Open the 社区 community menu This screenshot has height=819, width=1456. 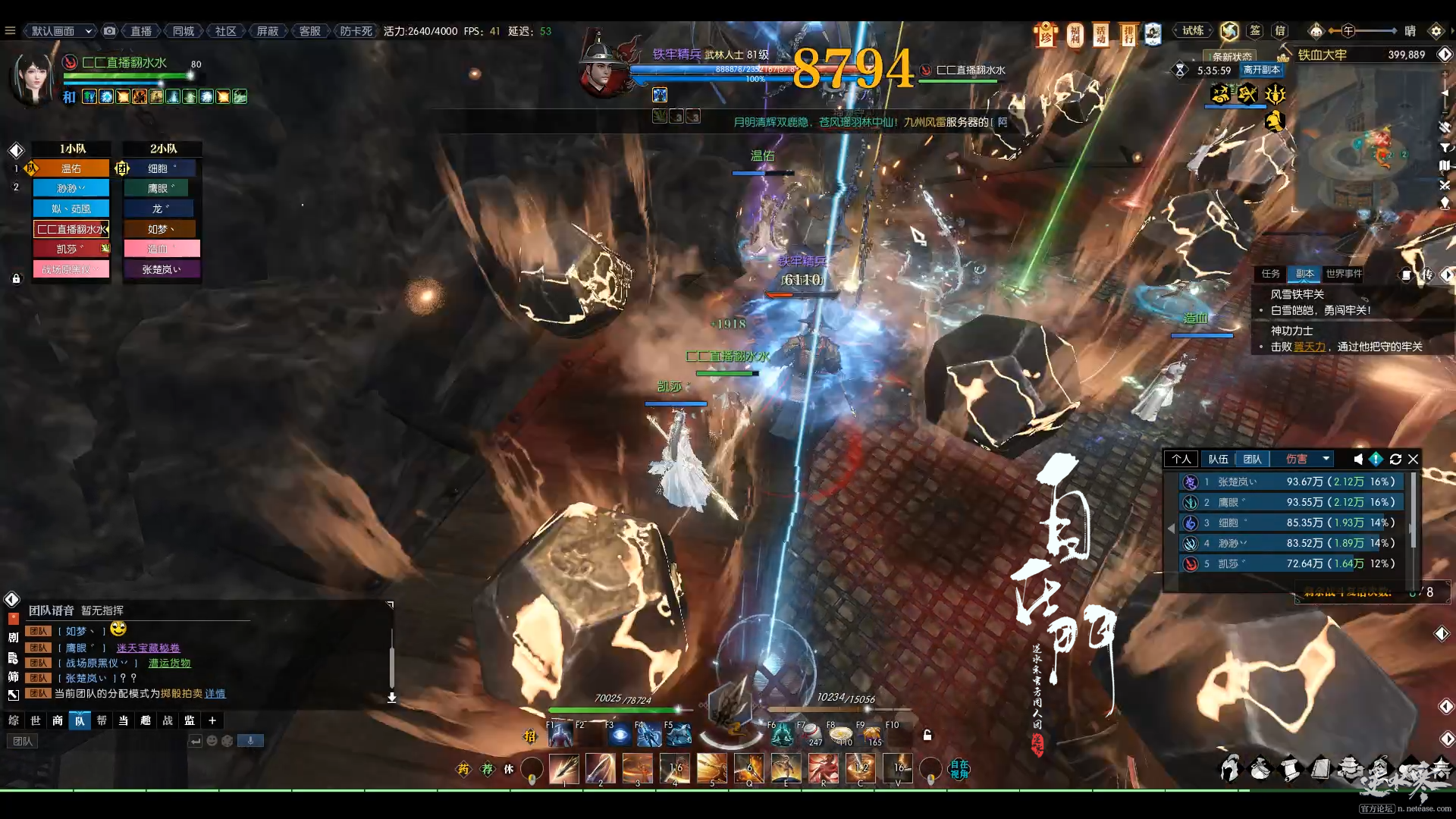pyautogui.click(x=225, y=31)
